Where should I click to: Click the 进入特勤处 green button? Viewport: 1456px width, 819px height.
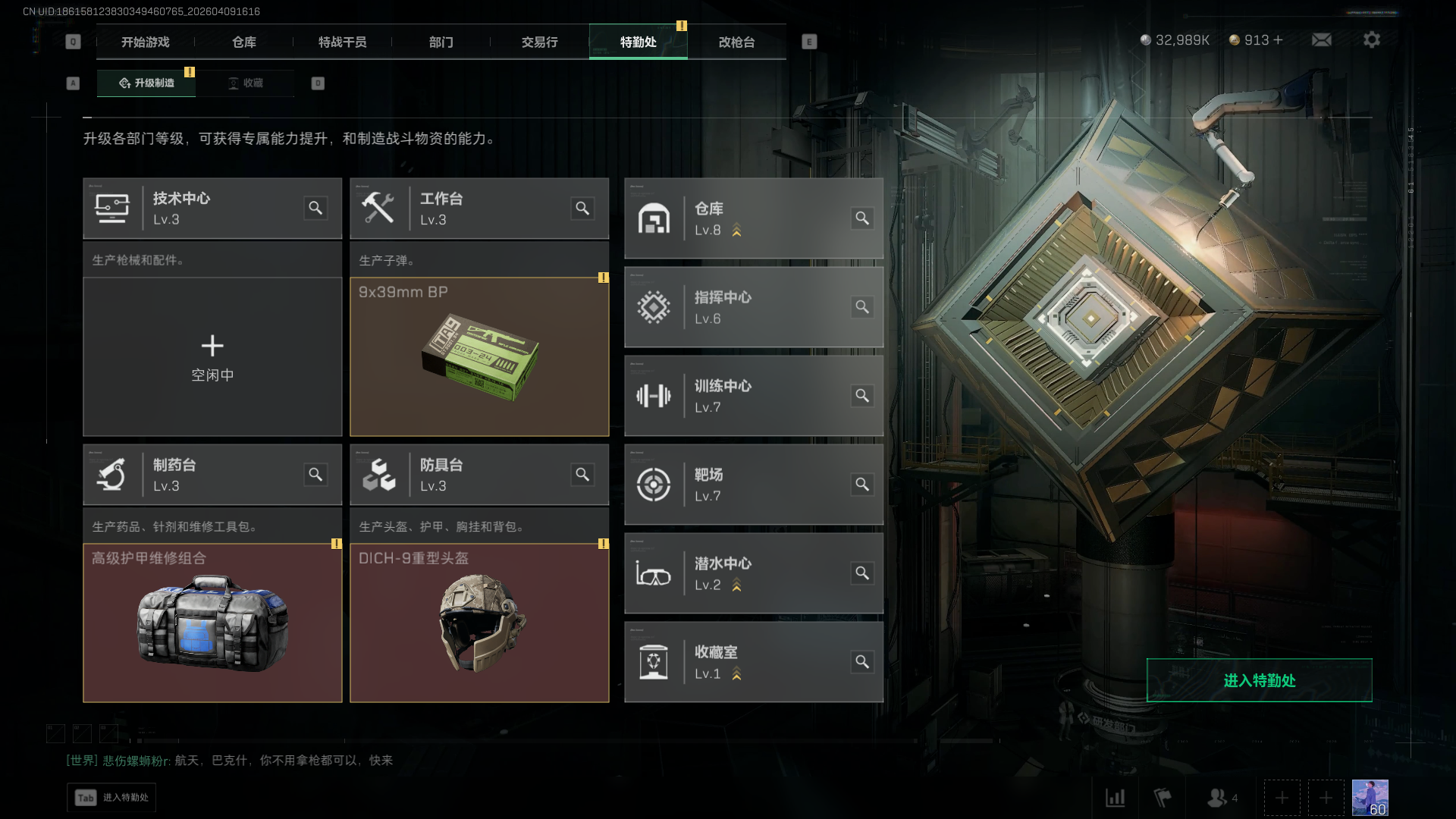(1259, 680)
